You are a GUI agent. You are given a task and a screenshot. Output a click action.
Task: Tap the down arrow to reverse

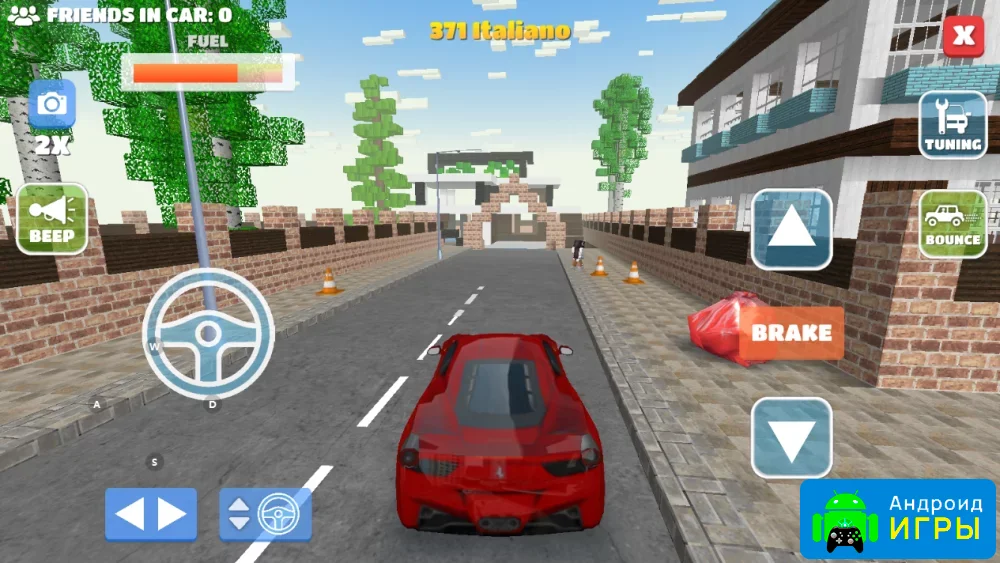tap(791, 438)
